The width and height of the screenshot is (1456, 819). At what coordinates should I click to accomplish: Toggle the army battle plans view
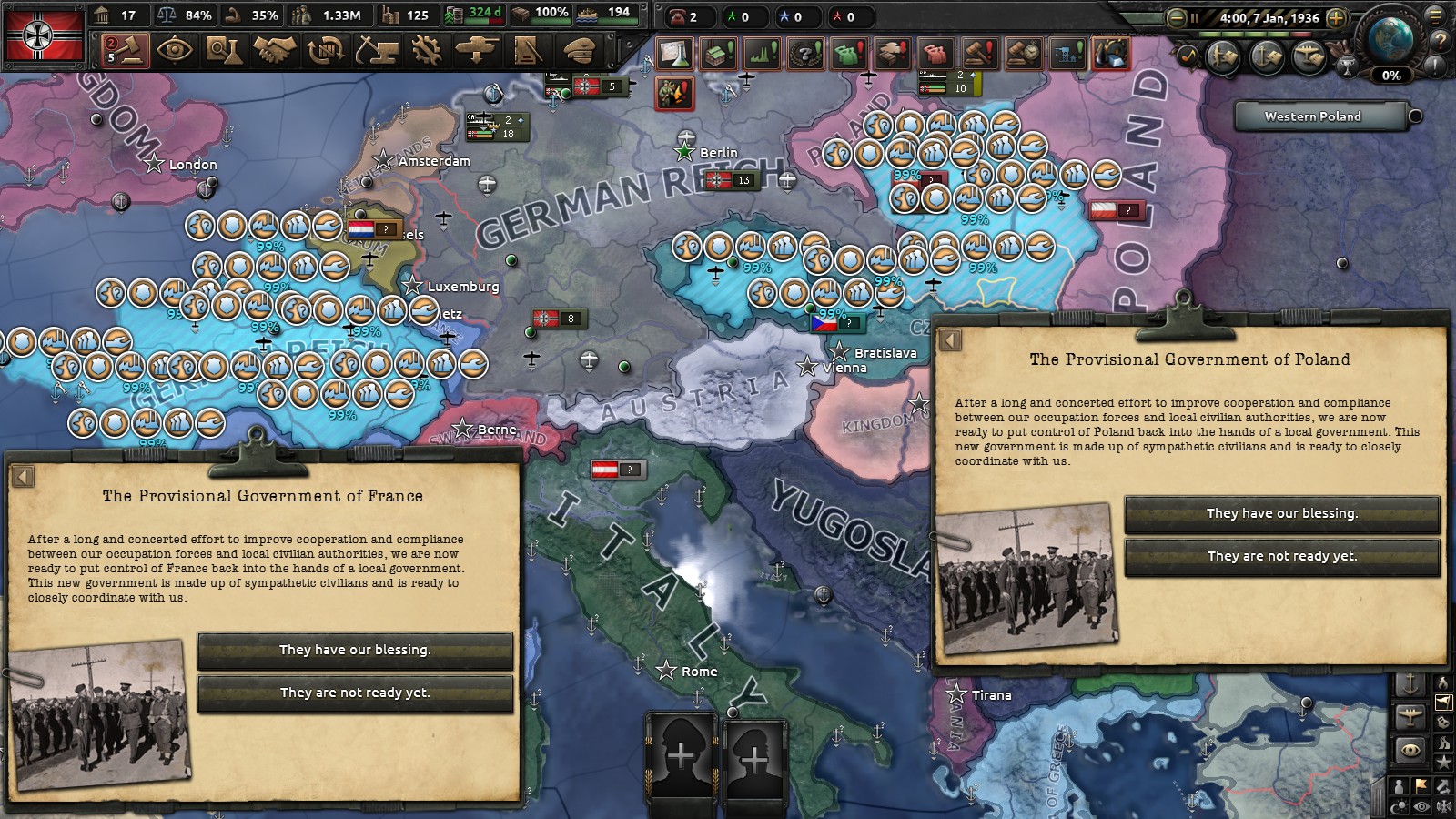1222,55
